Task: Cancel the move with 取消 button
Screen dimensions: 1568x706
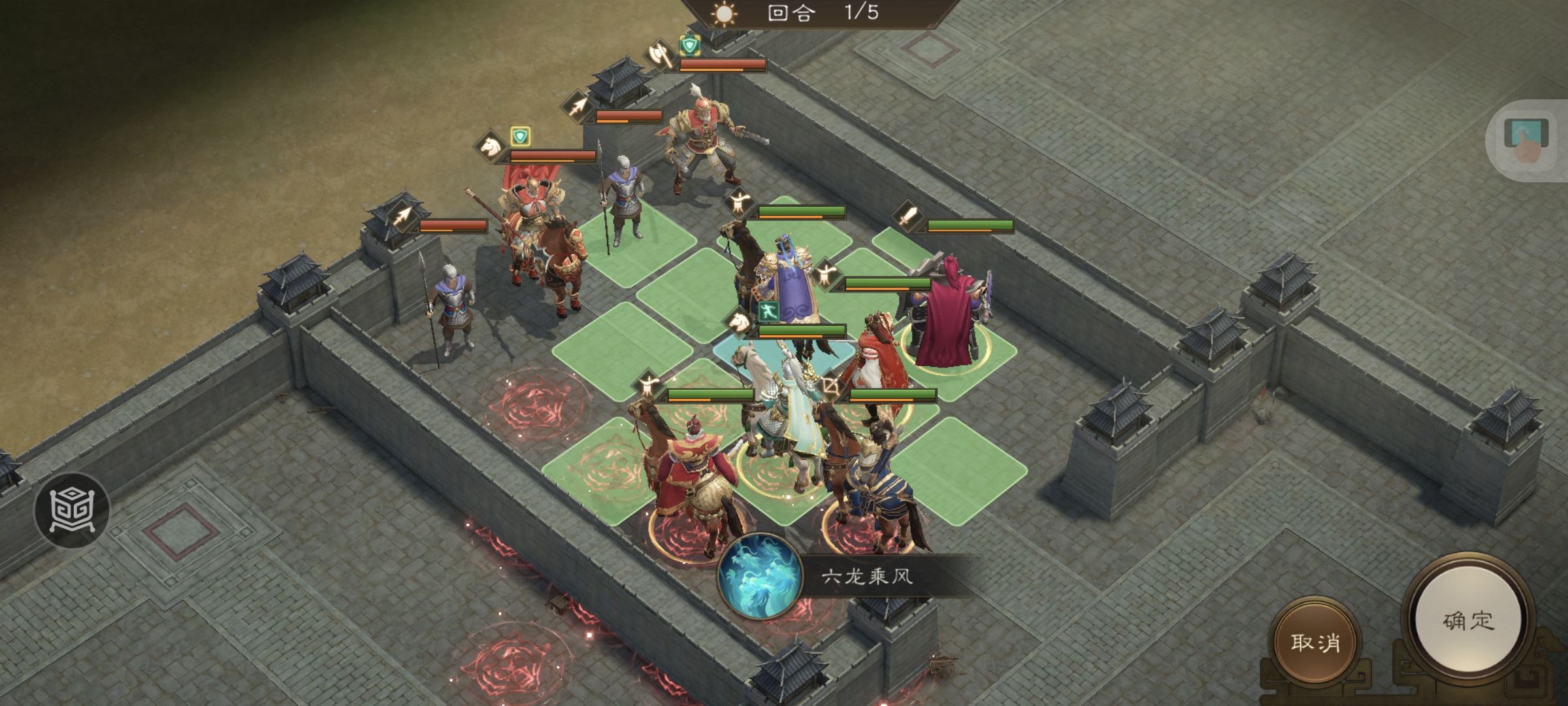Action: (x=1315, y=642)
